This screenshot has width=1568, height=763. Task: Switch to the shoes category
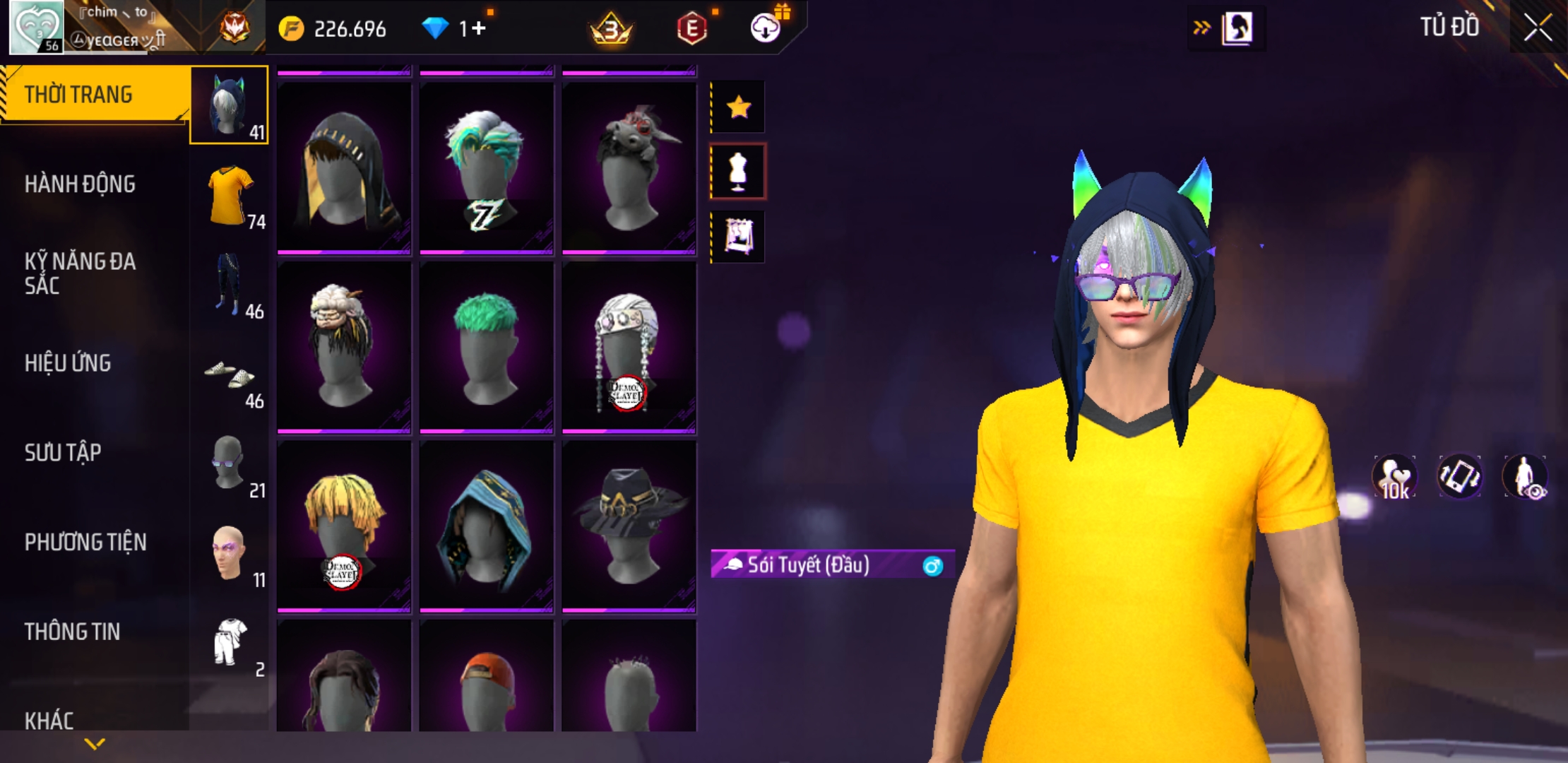tap(230, 375)
